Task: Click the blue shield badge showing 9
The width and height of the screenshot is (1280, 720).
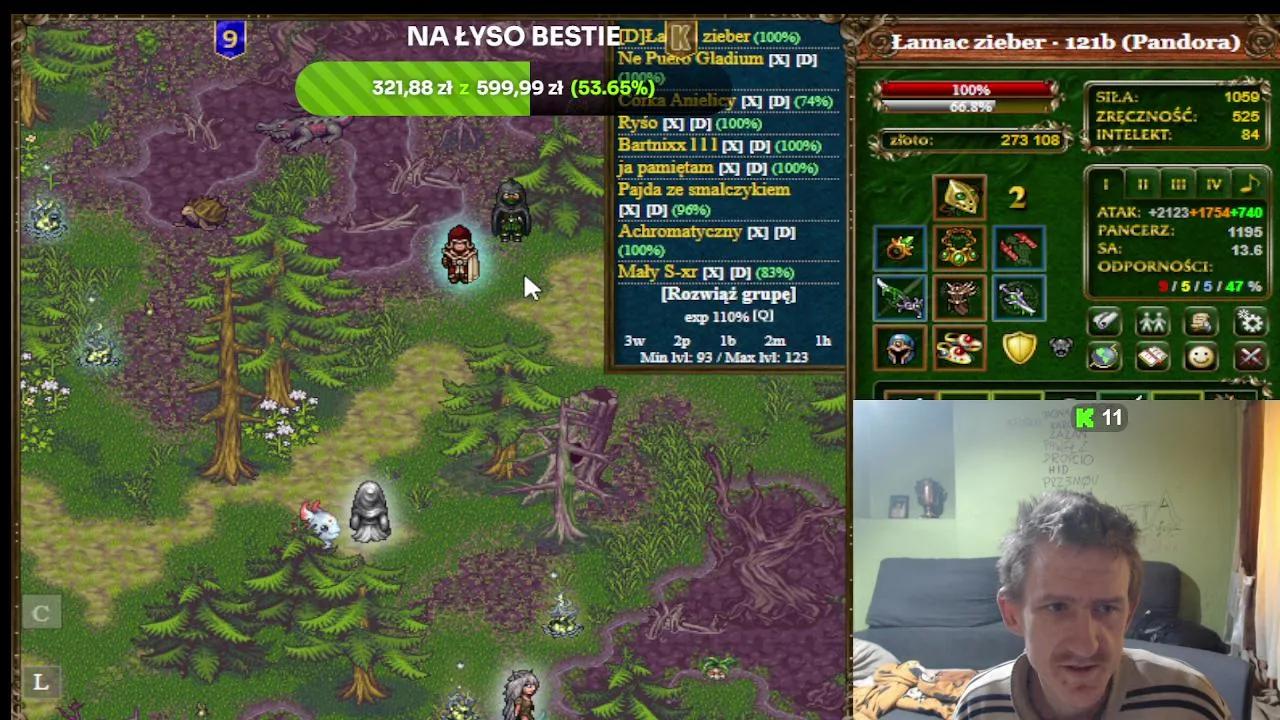Action: point(230,40)
